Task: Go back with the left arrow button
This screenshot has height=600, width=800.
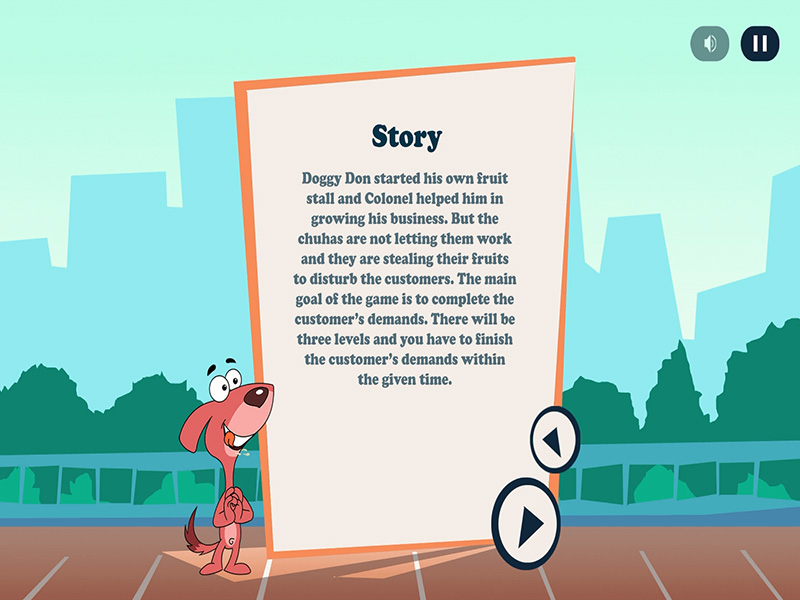Action: pos(554,439)
